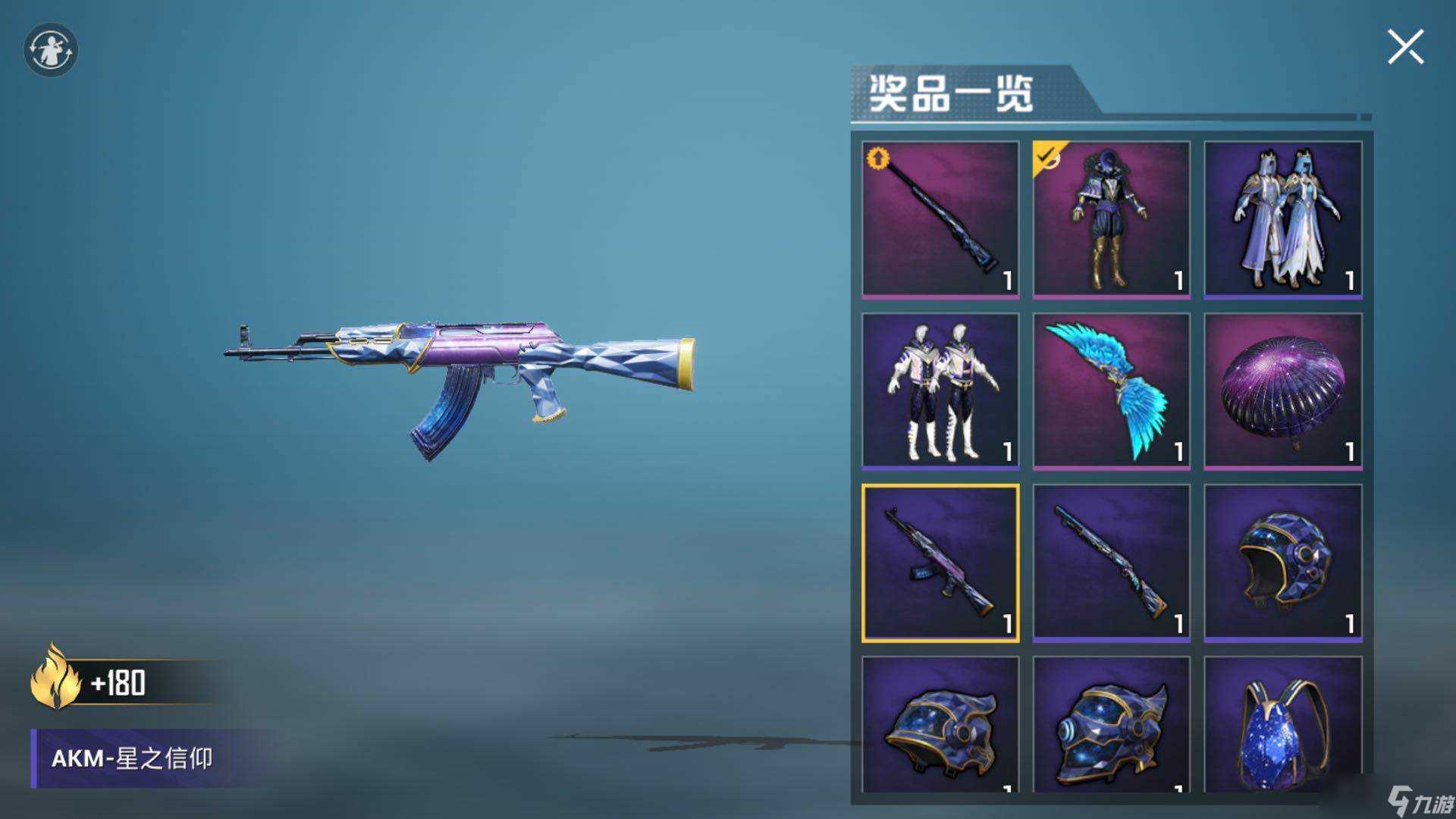Select the open-face blue crystal helmet
This screenshot has width=1456, height=819.
tap(1282, 563)
